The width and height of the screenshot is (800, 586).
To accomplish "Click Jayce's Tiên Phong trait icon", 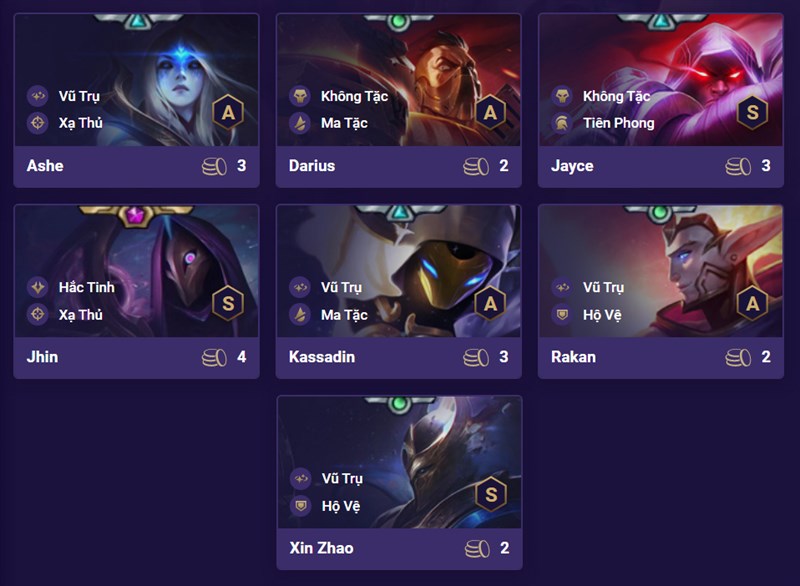I will pos(562,123).
